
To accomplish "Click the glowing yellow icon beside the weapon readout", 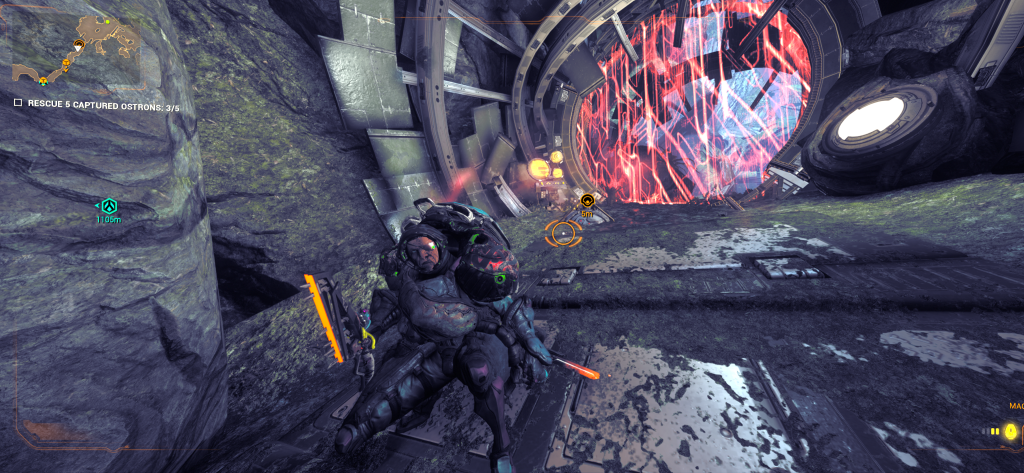I will [x=1011, y=431].
